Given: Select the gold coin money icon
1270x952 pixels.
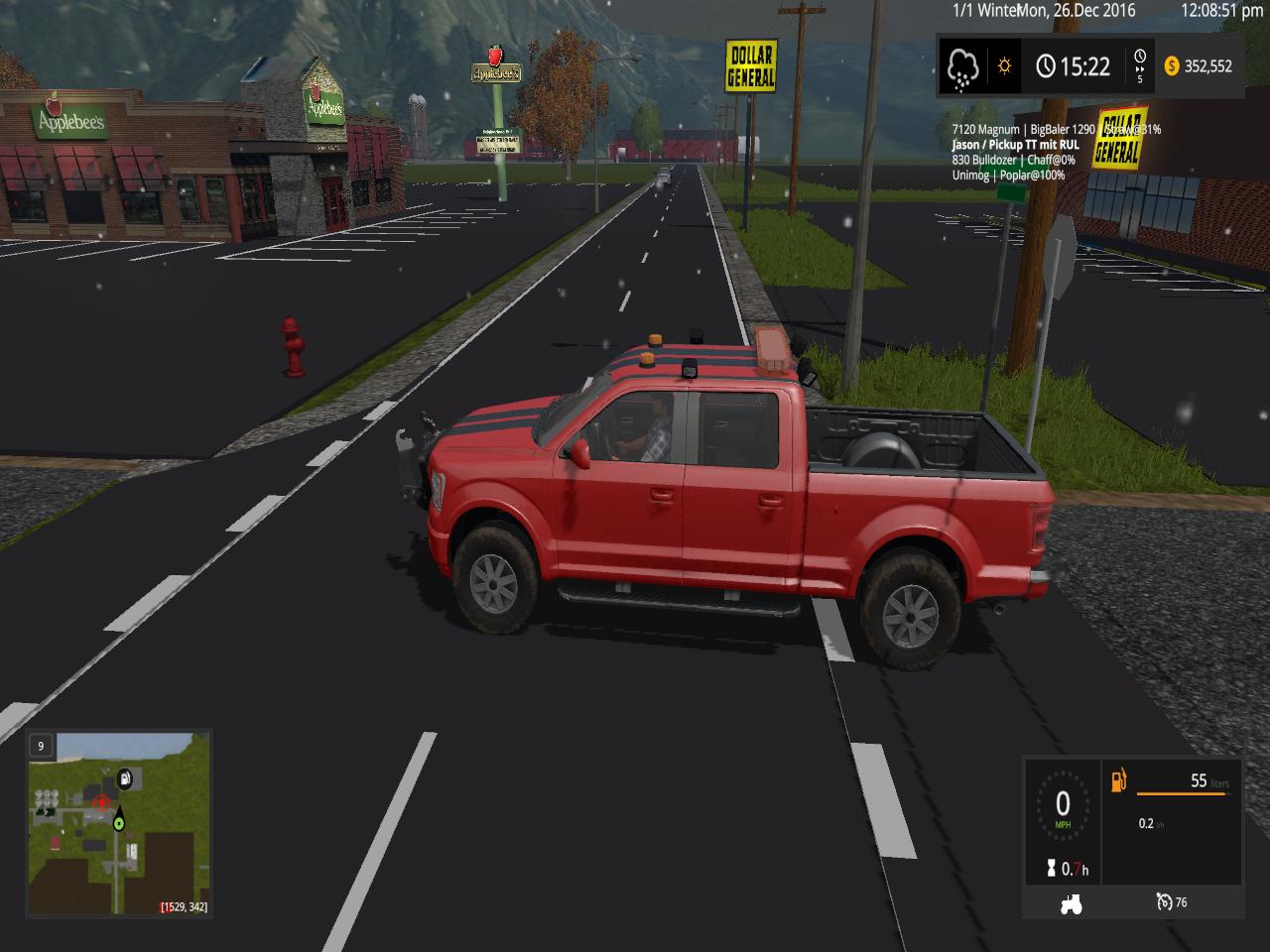Looking at the screenshot, I should point(1171,66).
